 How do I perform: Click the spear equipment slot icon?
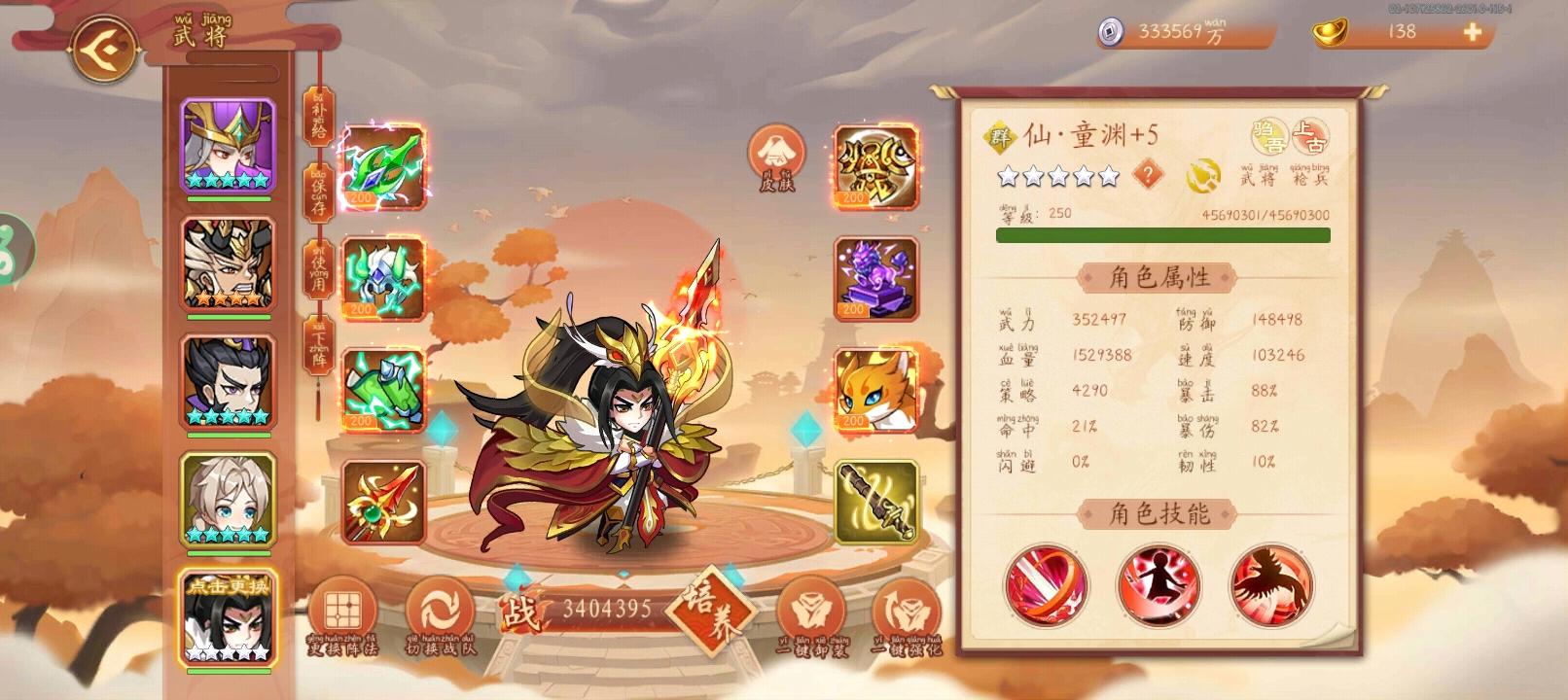(x=385, y=502)
